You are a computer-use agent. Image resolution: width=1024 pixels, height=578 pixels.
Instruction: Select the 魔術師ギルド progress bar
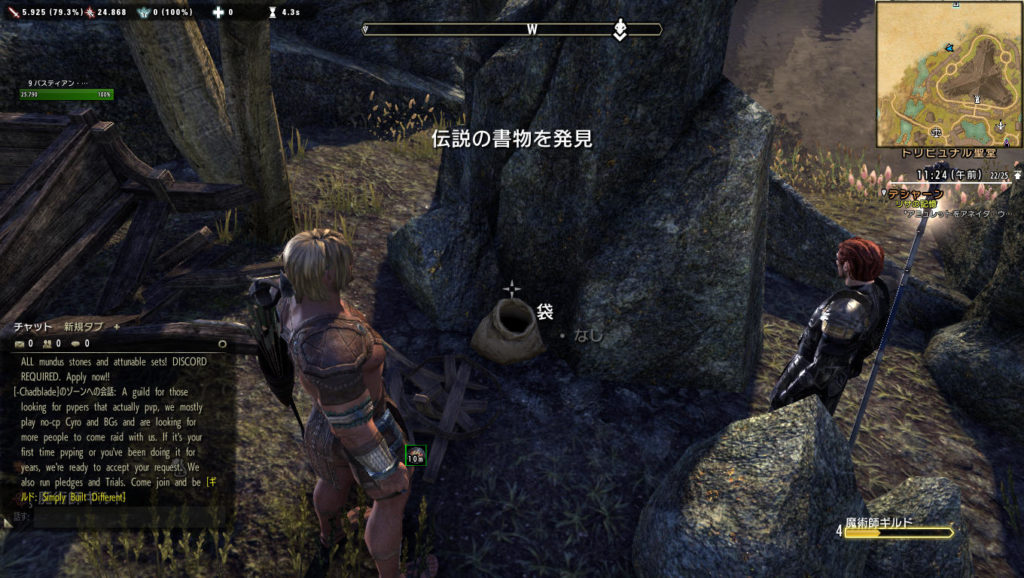(x=897, y=532)
